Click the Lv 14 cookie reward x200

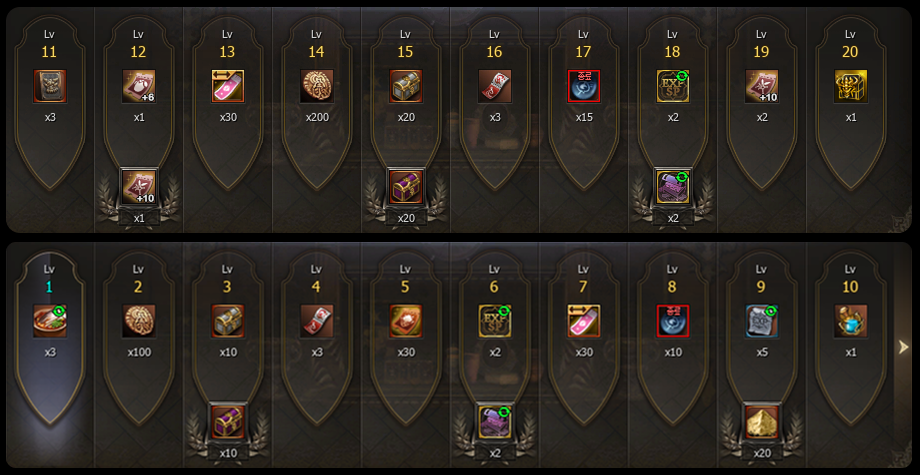pos(316,86)
